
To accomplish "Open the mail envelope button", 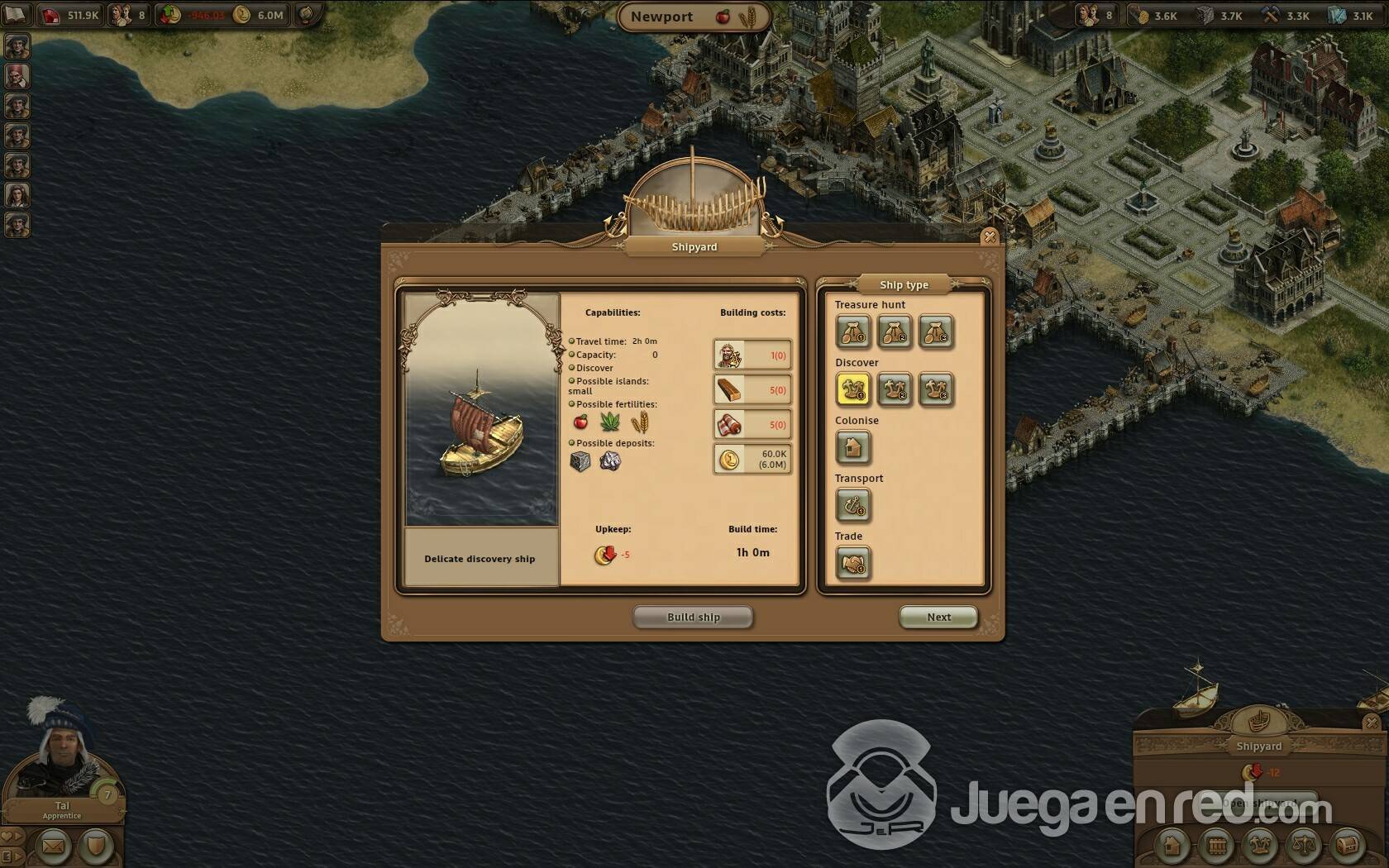I will pyautogui.click(x=53, y=847).
